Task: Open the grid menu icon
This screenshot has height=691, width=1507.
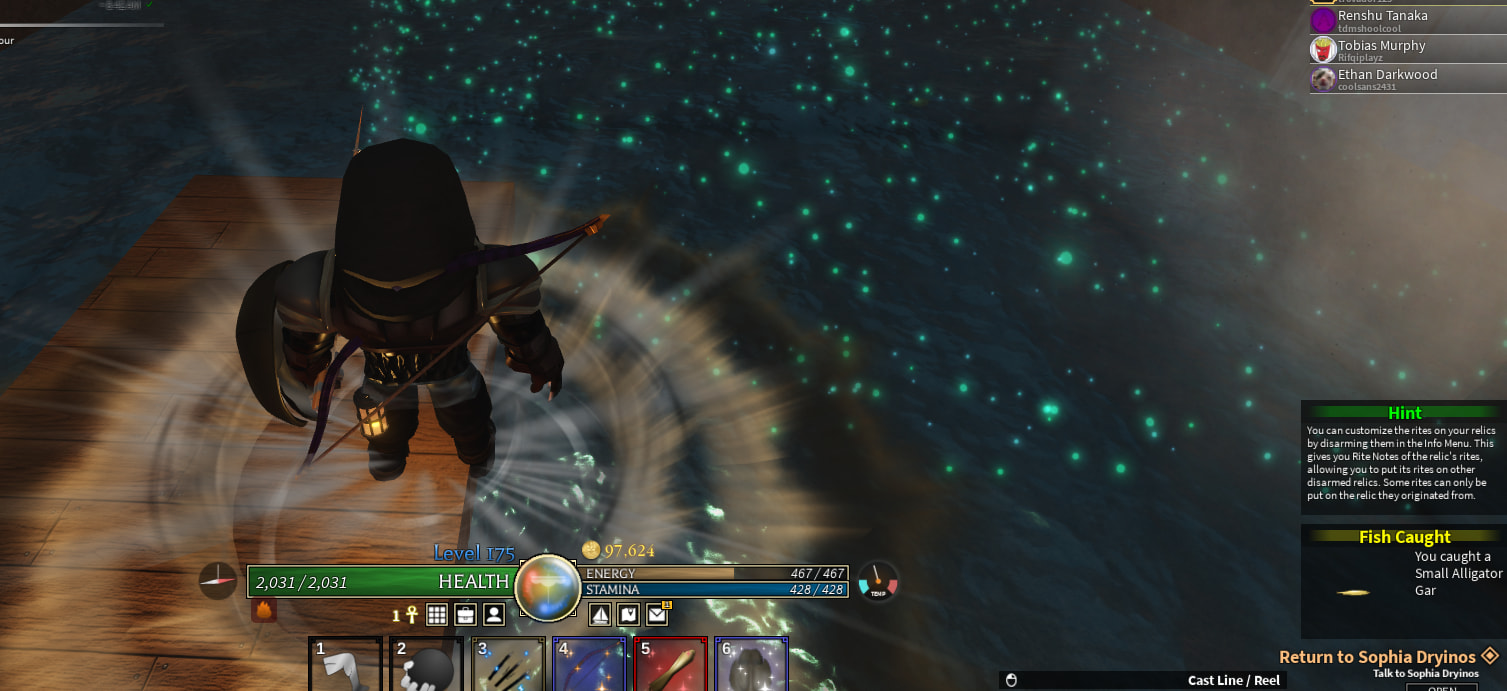Action: 437,614
